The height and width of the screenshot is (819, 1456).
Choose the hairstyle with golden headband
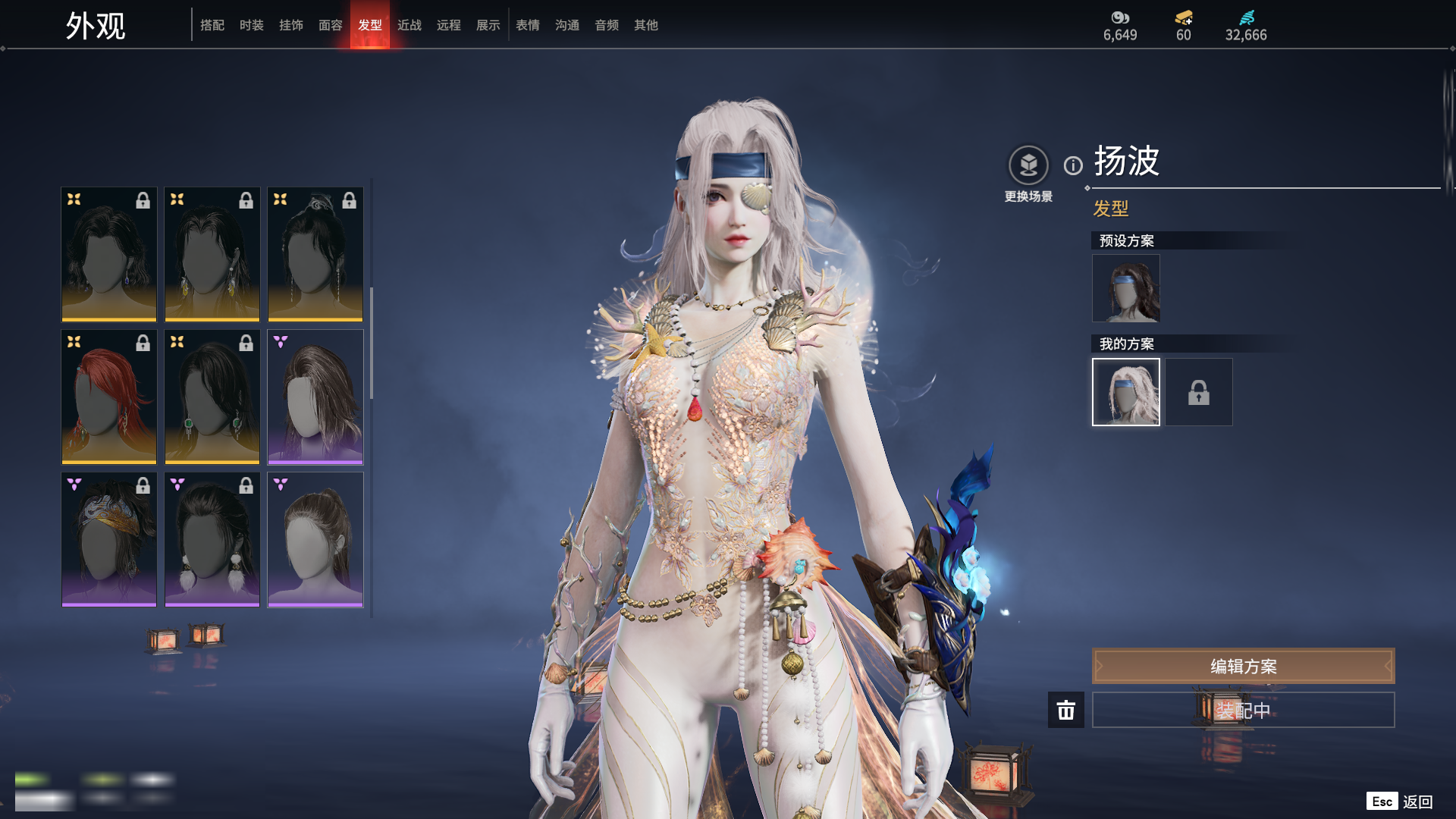pos(109,539)
